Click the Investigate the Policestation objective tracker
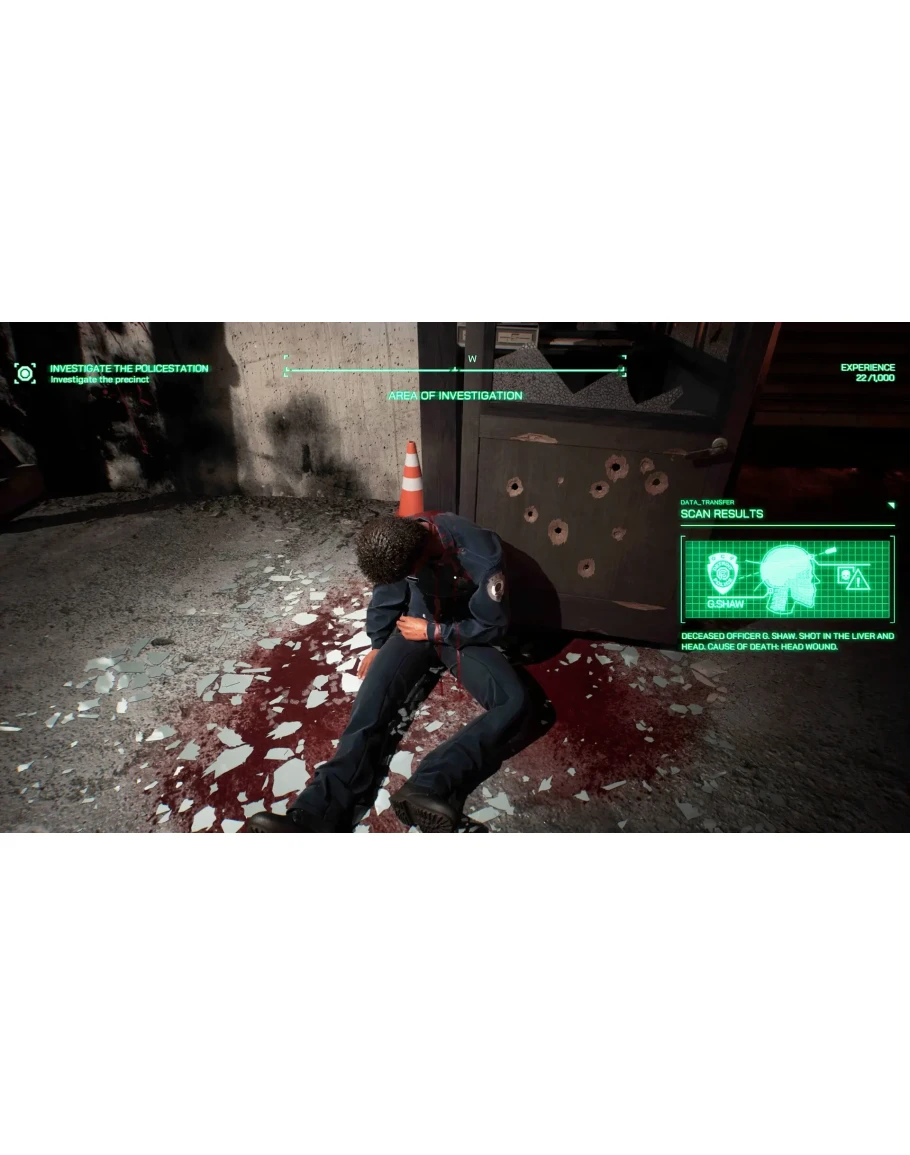 (128, 369)
